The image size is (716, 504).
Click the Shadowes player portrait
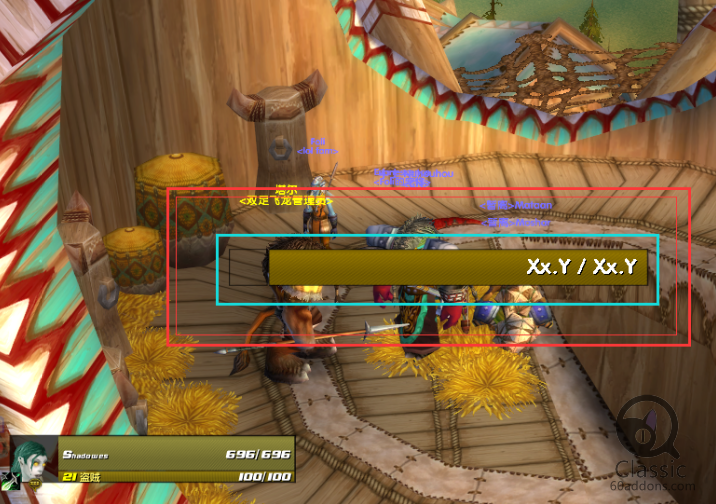click(31, 461)
